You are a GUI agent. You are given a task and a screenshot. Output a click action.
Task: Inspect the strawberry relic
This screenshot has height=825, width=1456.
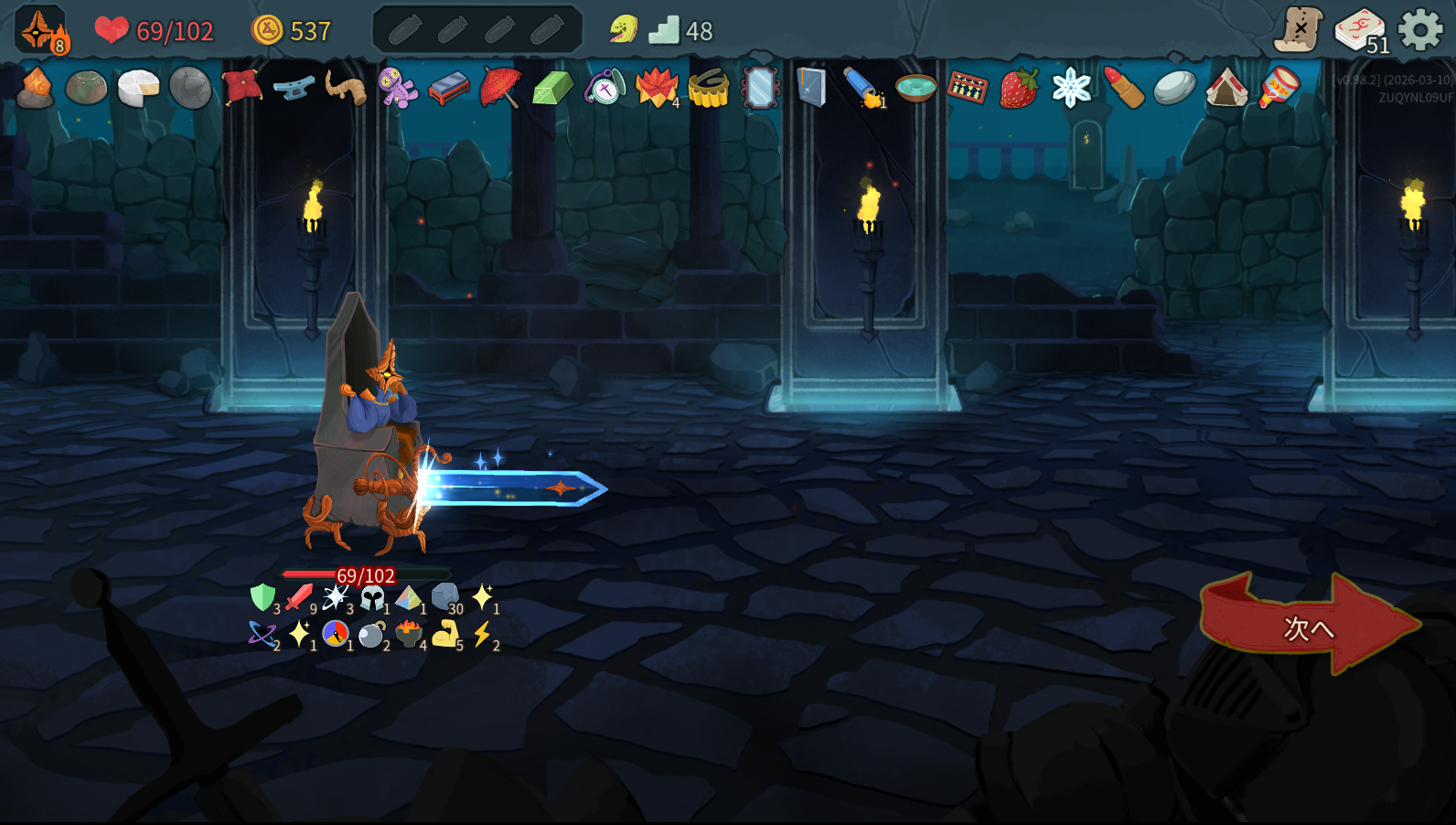click(x=1019, y=89)
